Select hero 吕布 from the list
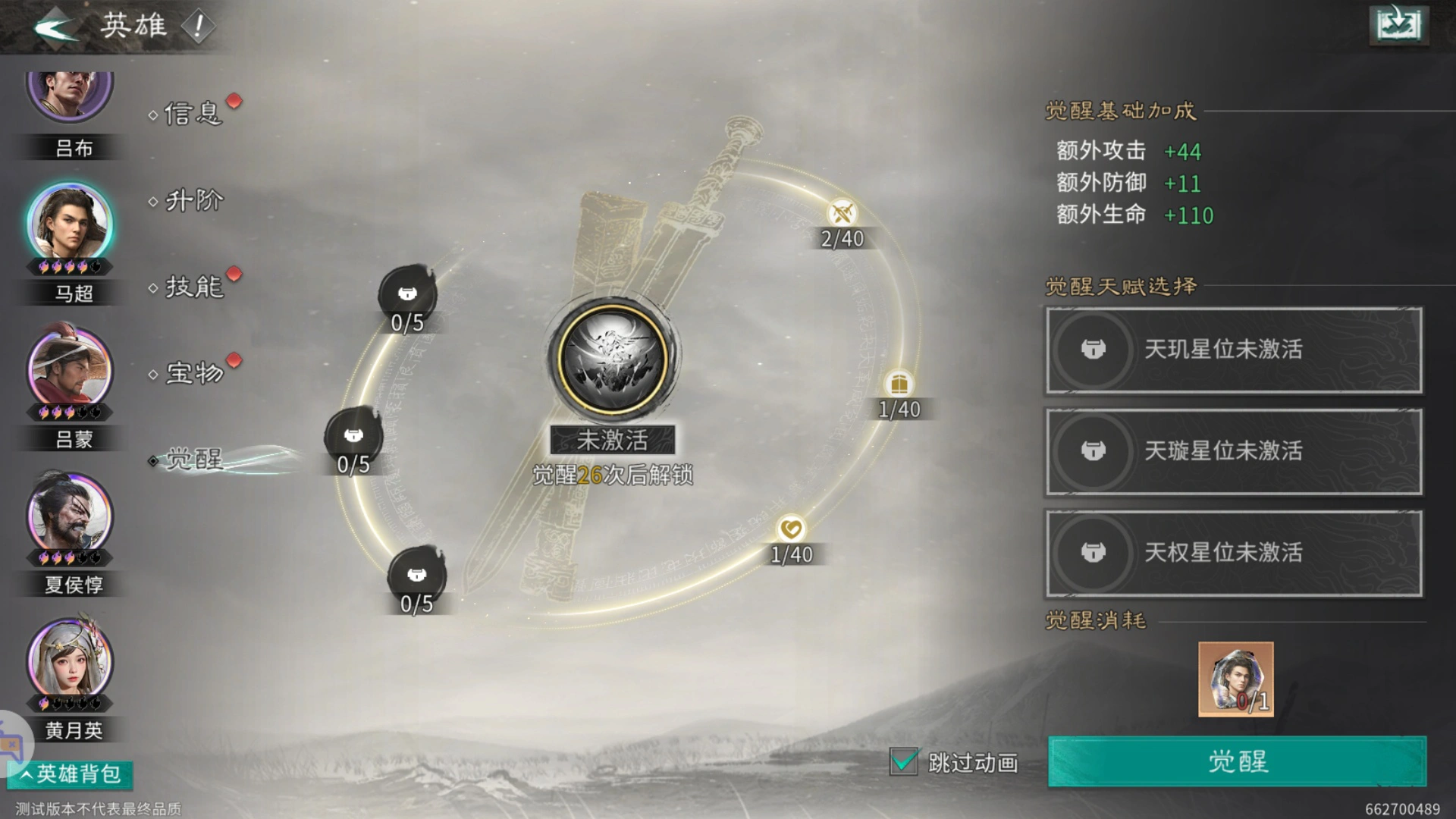The height and width of the screenshot is (819, 1456). pyautogui.click(x=70, y=95)
